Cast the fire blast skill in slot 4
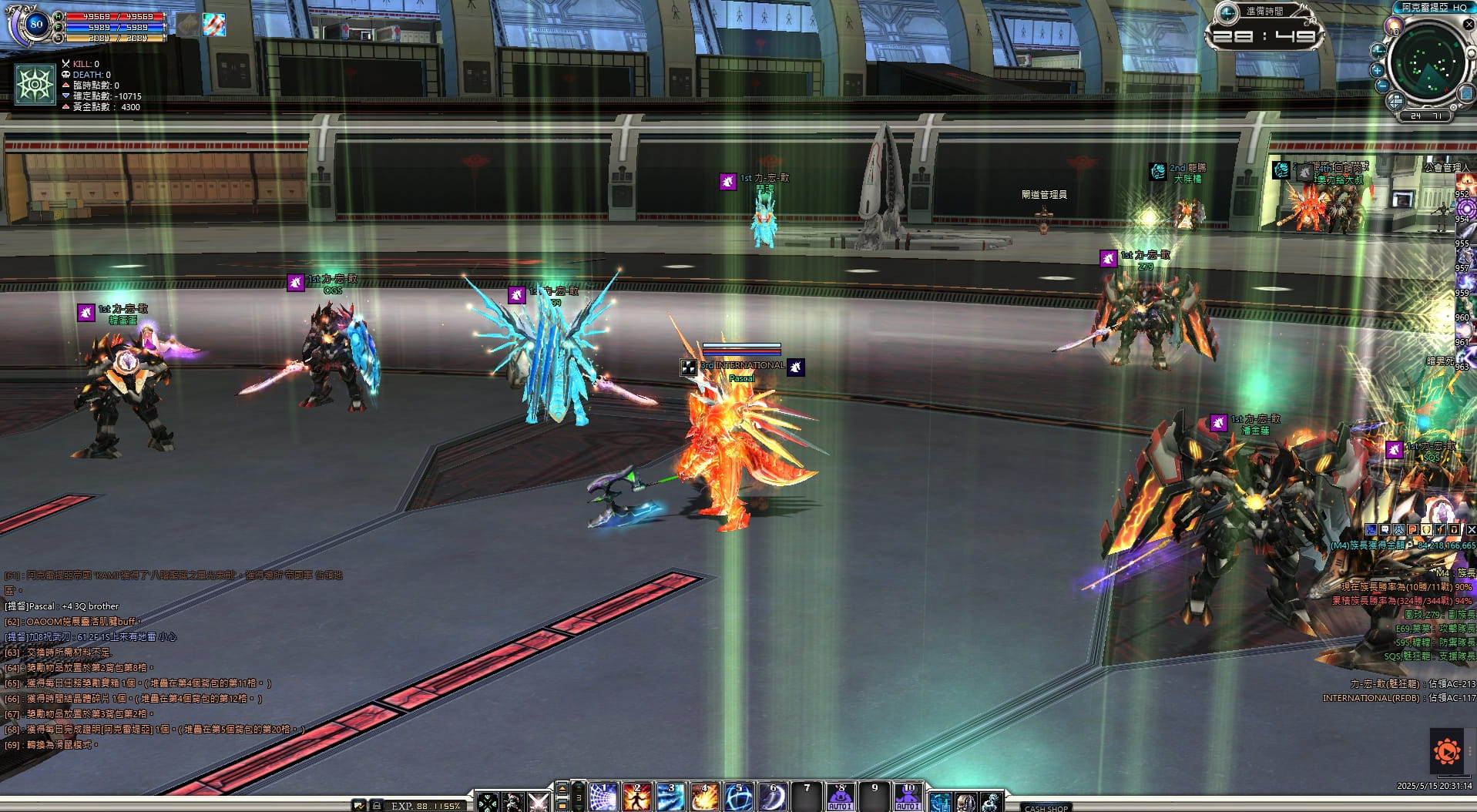This screenshot has width=1477, height=812. 704,797
